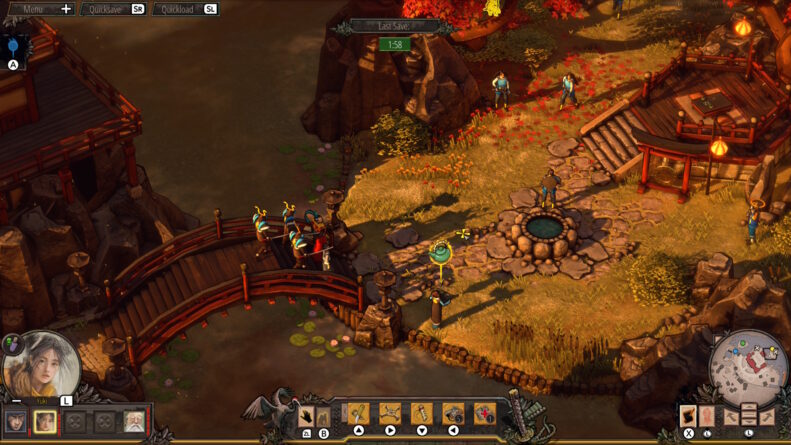Choose the pistol ability icon
Screen dimensions: 791x445
tap(453, 413)
